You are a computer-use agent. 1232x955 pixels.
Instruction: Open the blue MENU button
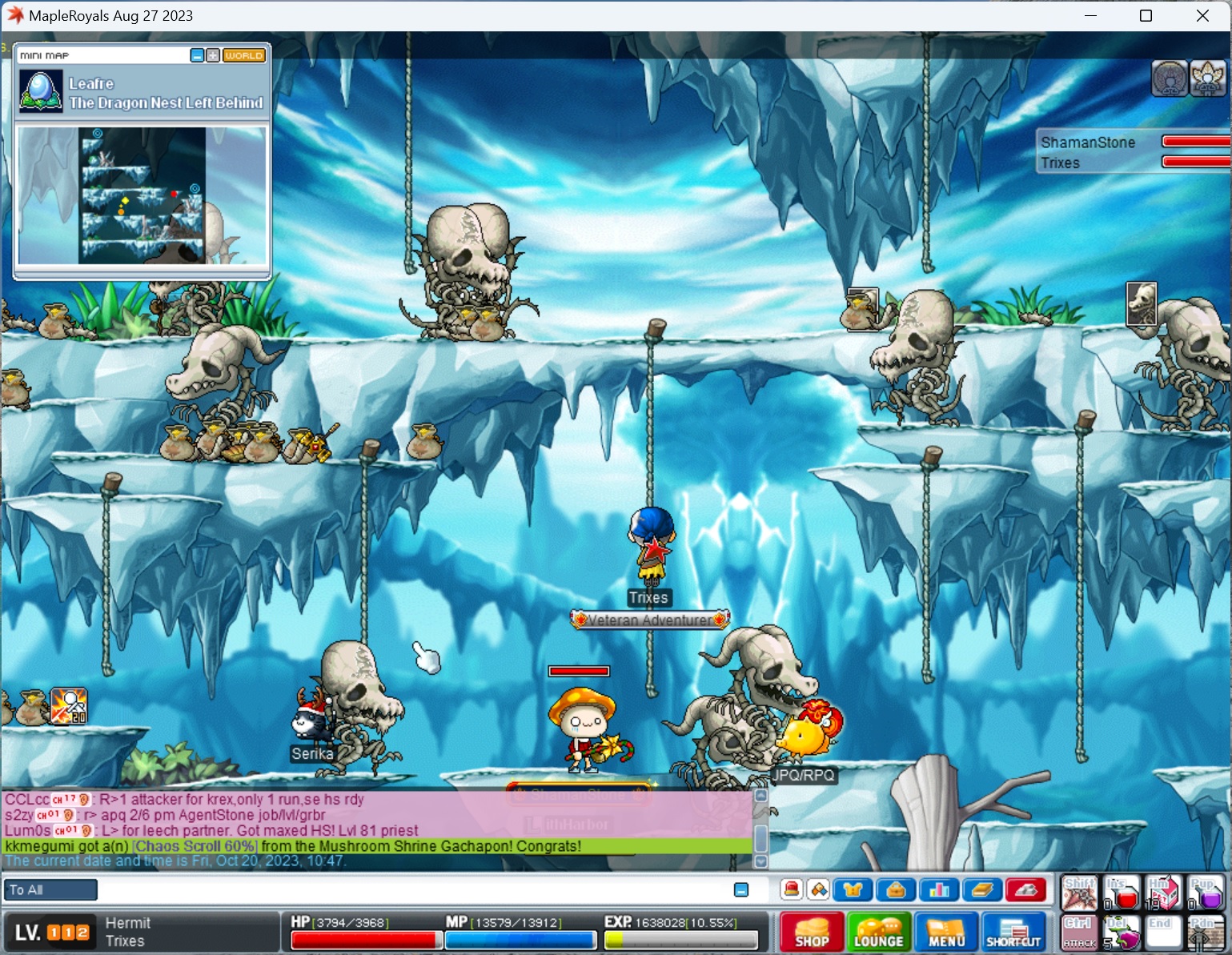(x=946, y=932)
